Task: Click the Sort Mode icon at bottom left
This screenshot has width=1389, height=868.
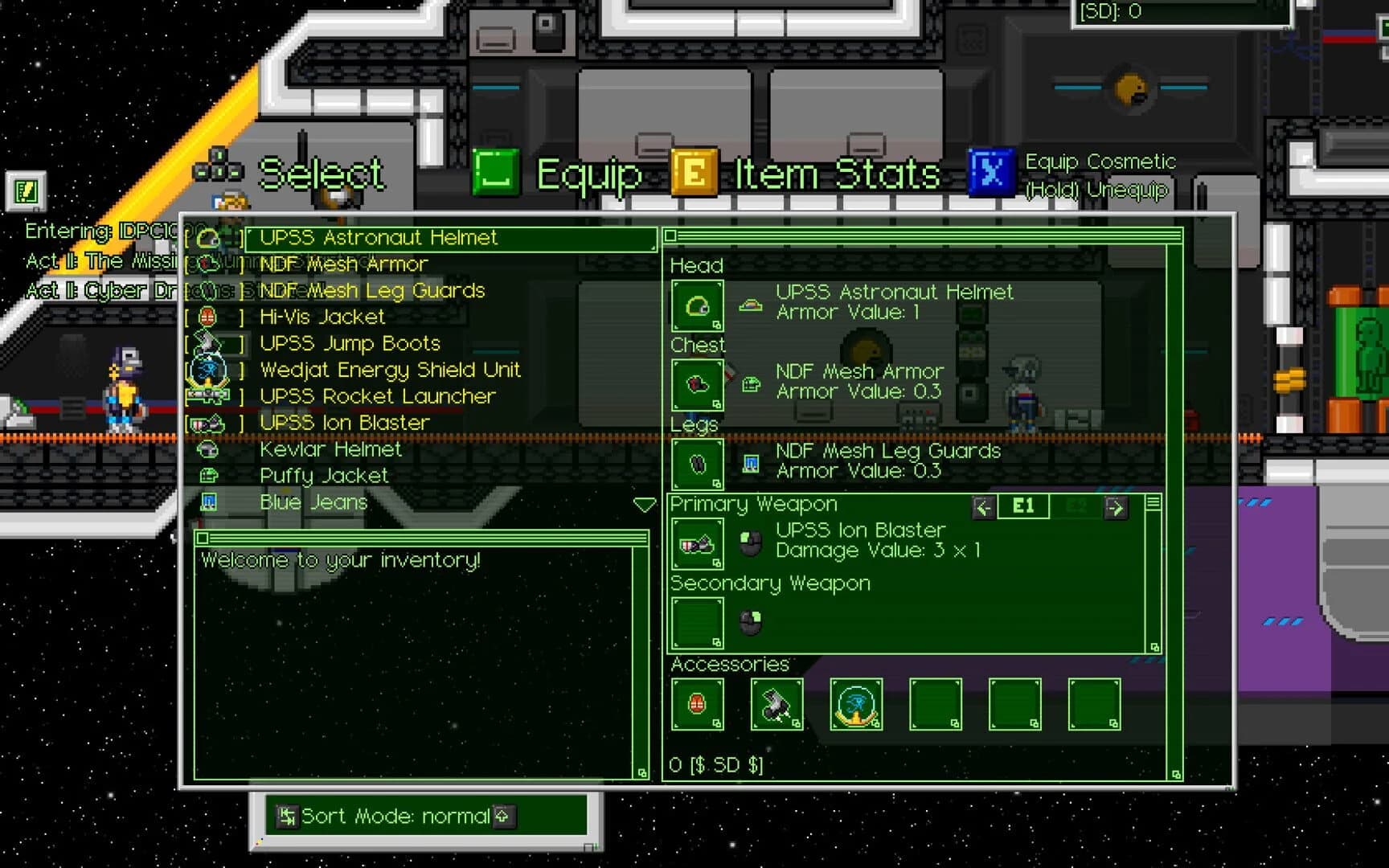Action: coord(287,816)
